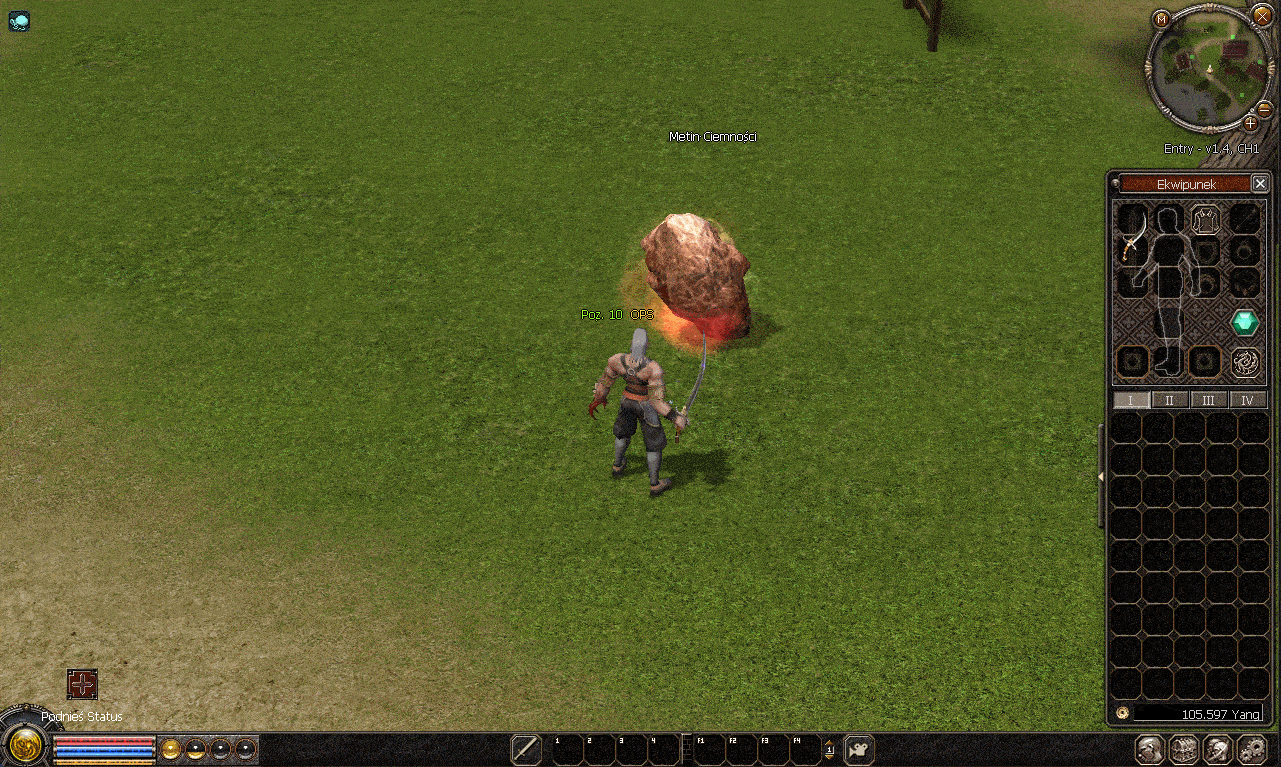Click the green Dragon Stone gem slot
Image resolution: width=1281 pixels, height=767 pixels.
(x=1244, y=321)
